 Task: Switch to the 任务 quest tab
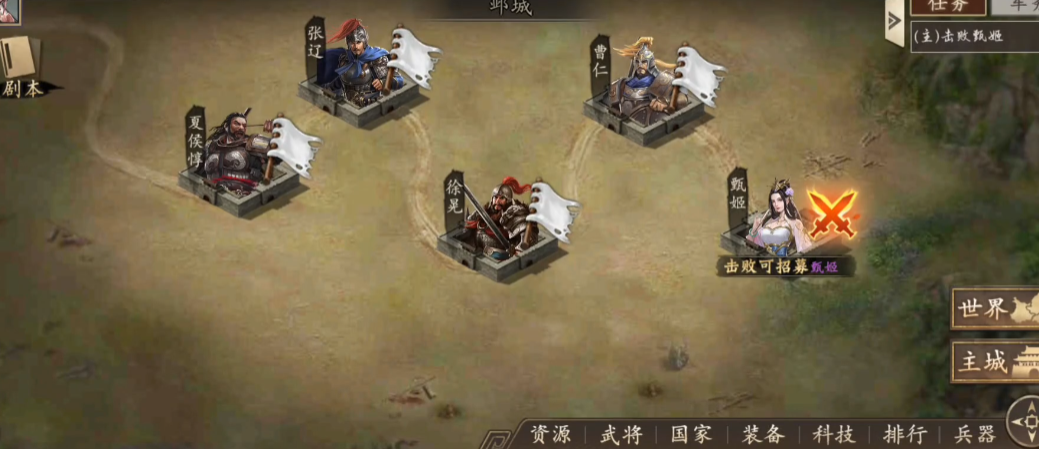click(x=943, y=6)
